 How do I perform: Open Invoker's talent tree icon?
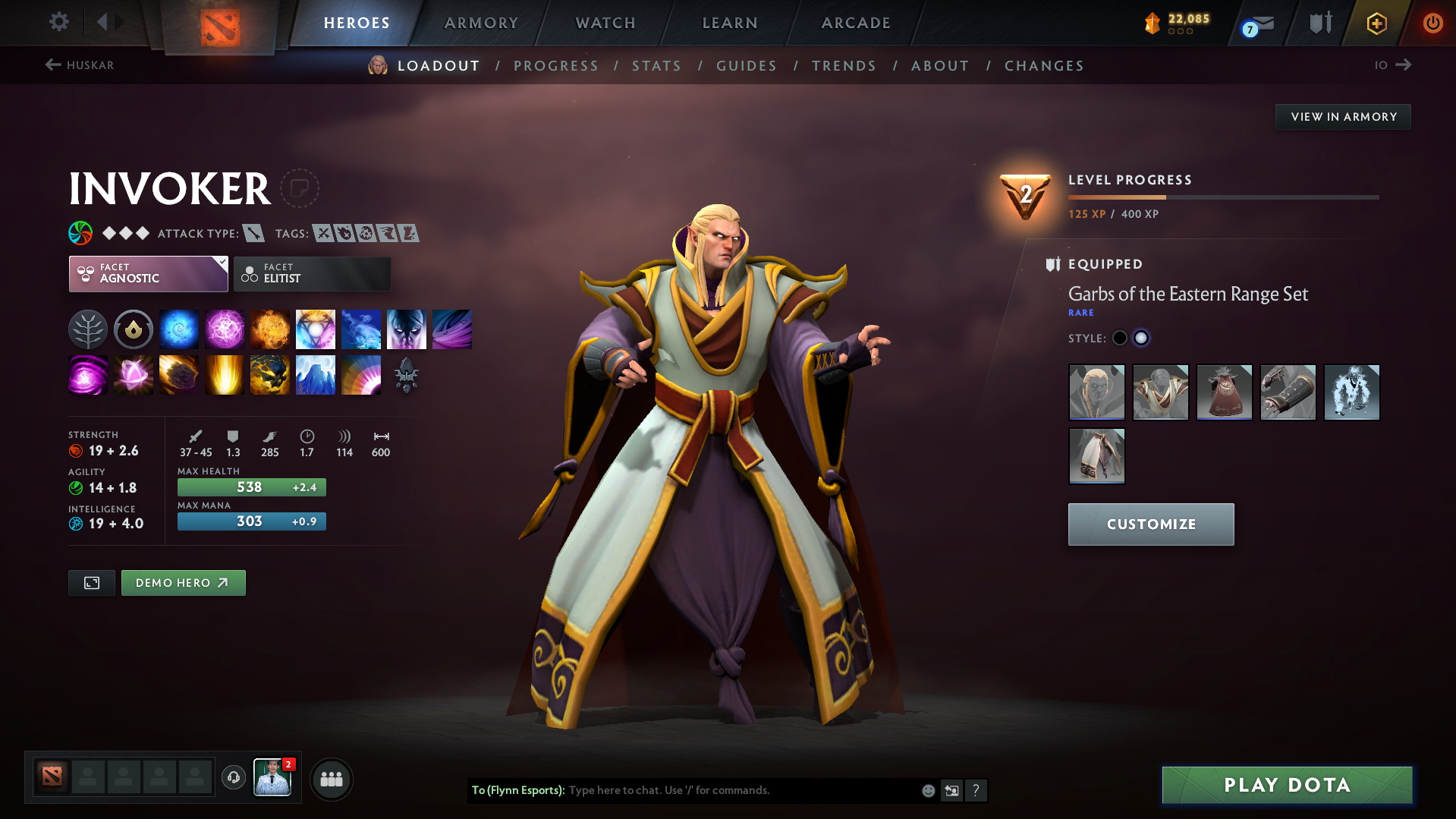[x=88, y=329]
